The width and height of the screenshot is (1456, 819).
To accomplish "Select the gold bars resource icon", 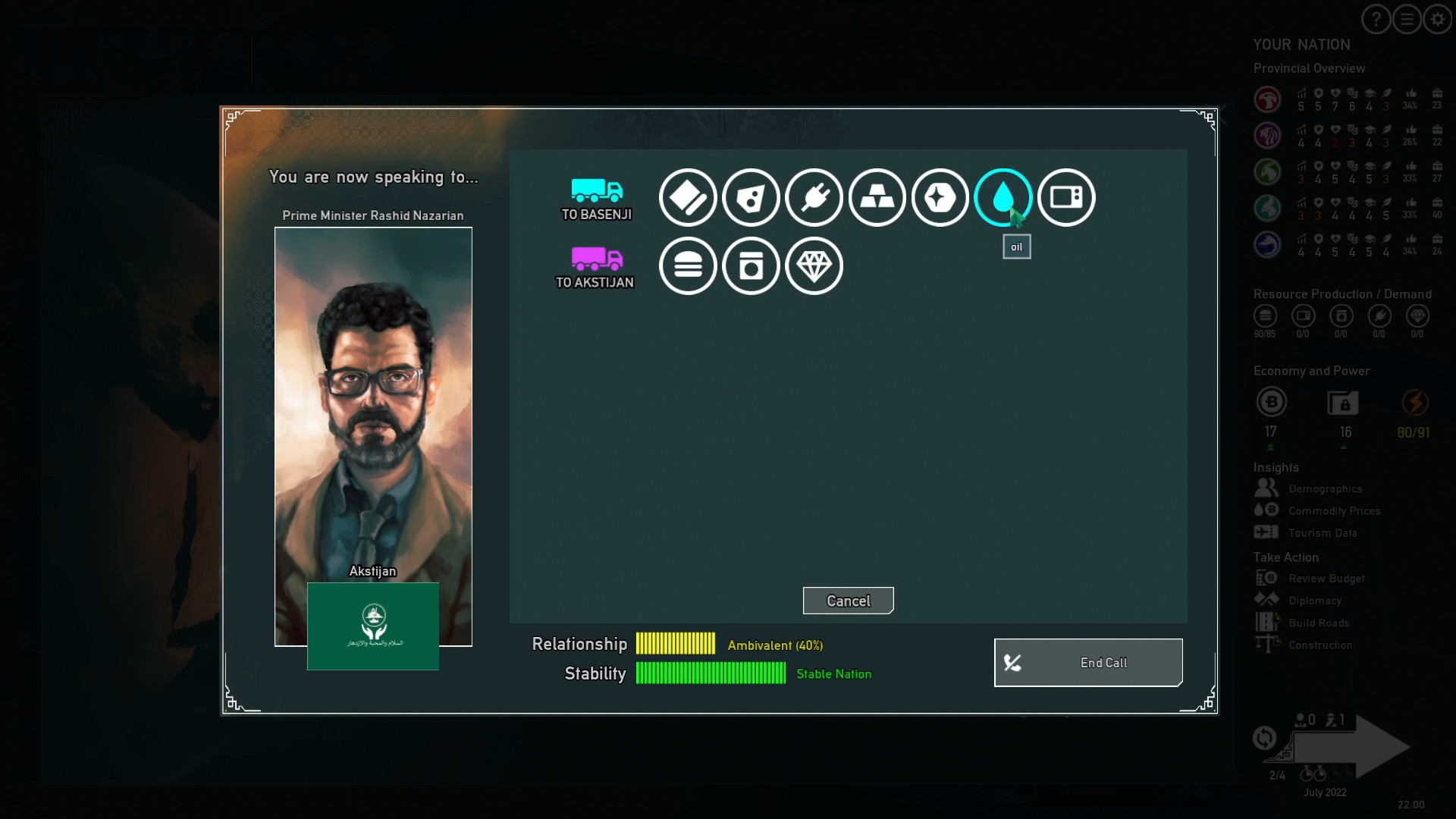I will coord(877,197).
